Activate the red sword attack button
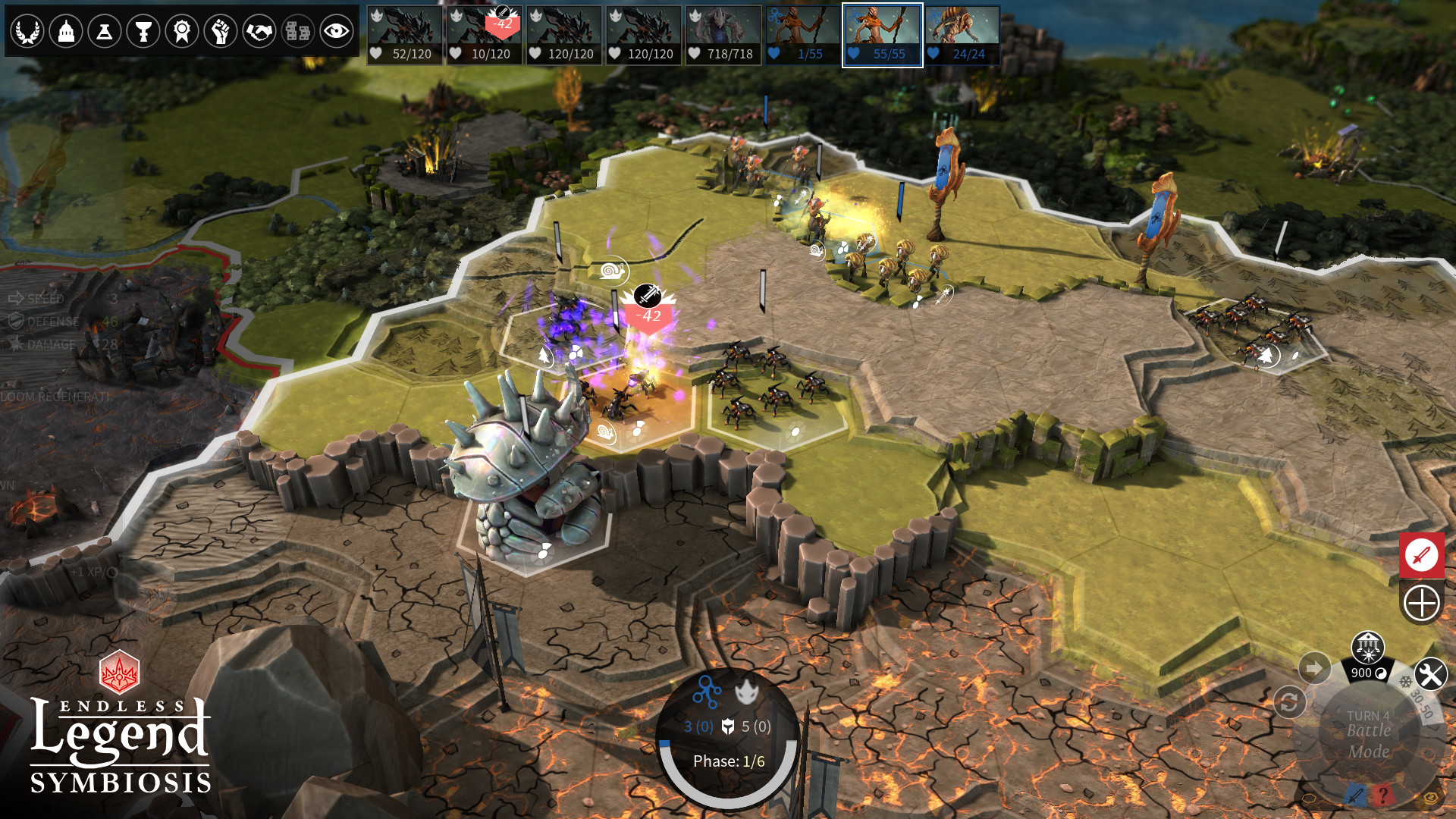The image size is (1456, 819). [1421, 555]
